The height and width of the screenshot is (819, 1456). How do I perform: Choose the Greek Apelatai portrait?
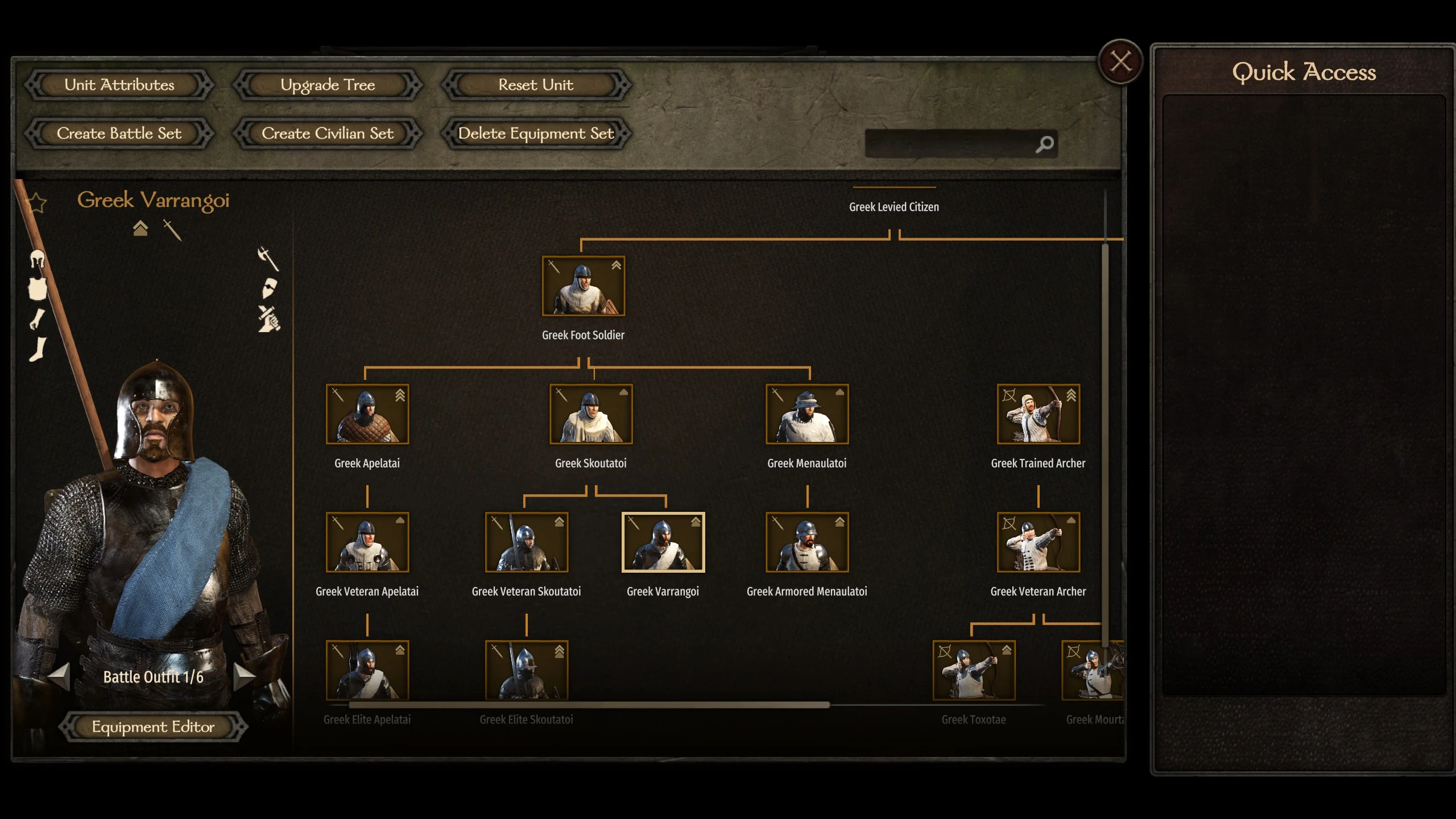367,414
